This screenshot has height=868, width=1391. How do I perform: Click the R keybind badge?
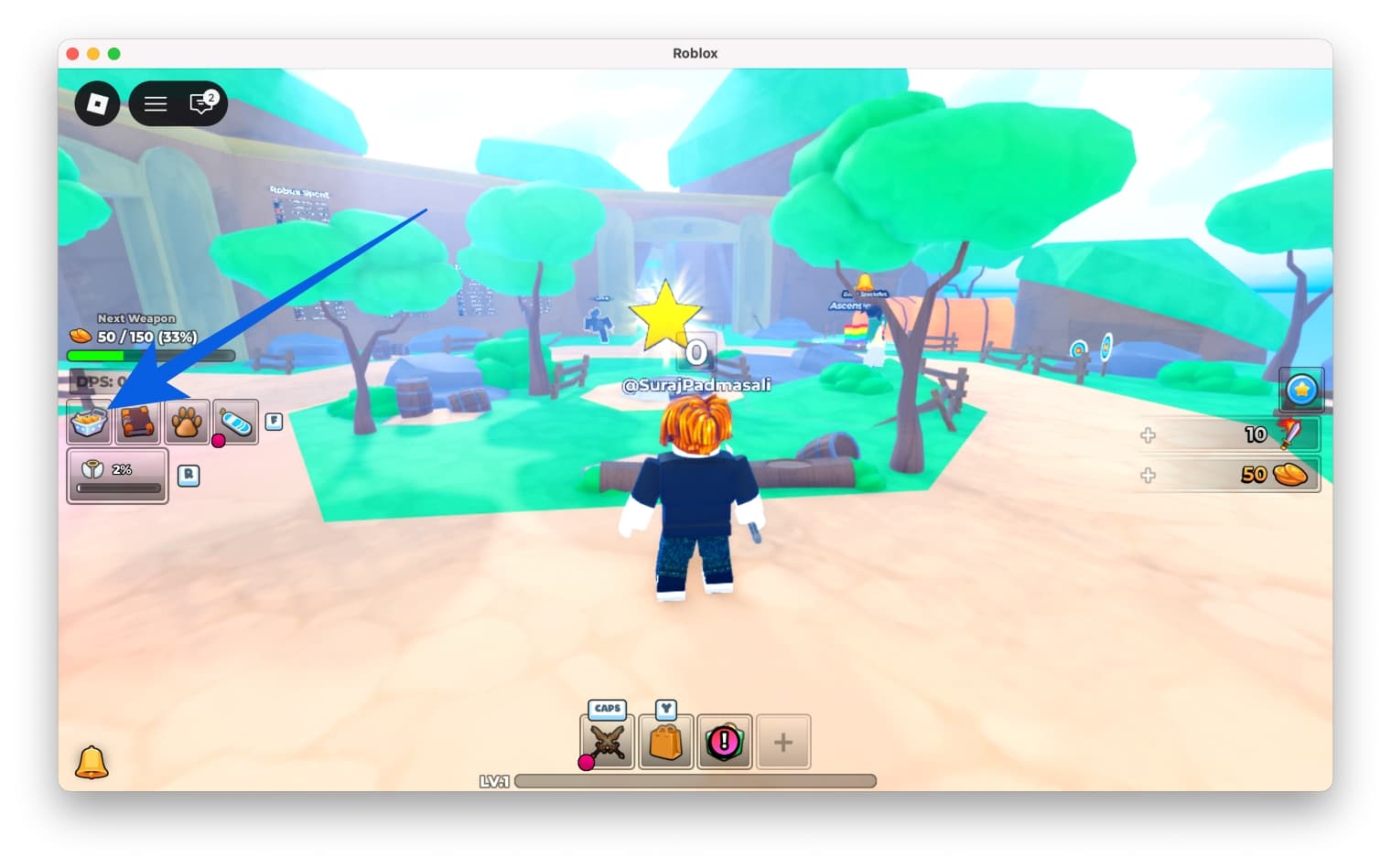189,476
